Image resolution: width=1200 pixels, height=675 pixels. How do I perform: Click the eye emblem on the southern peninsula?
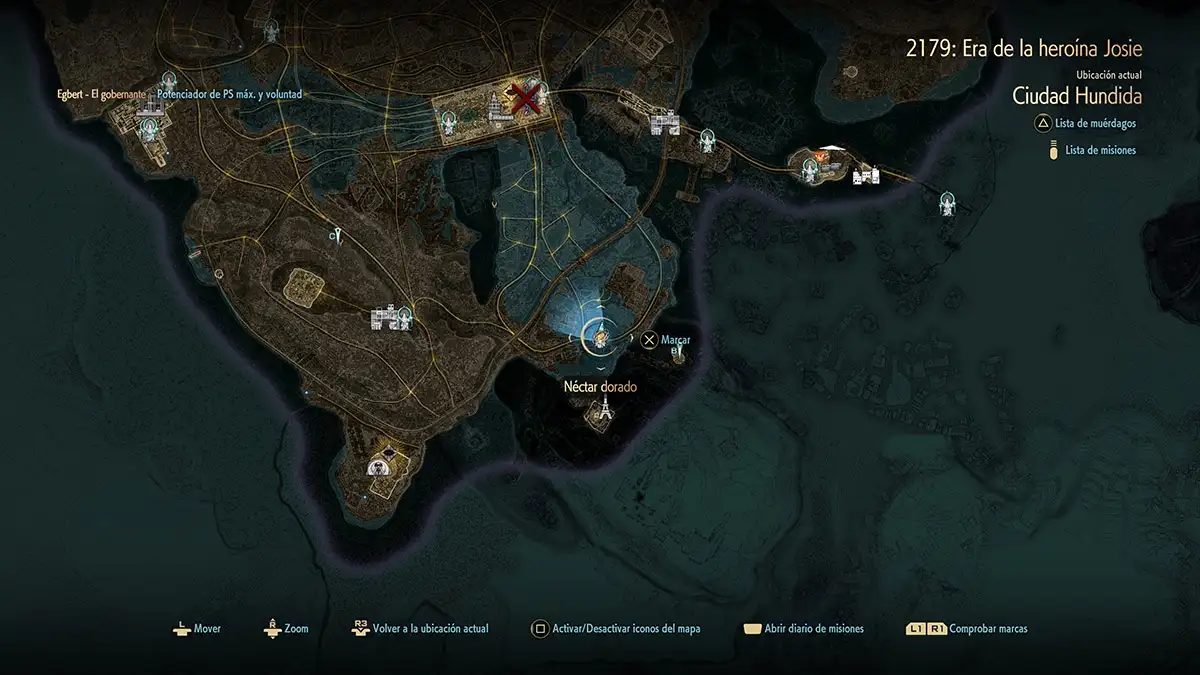tap(380, 465)
